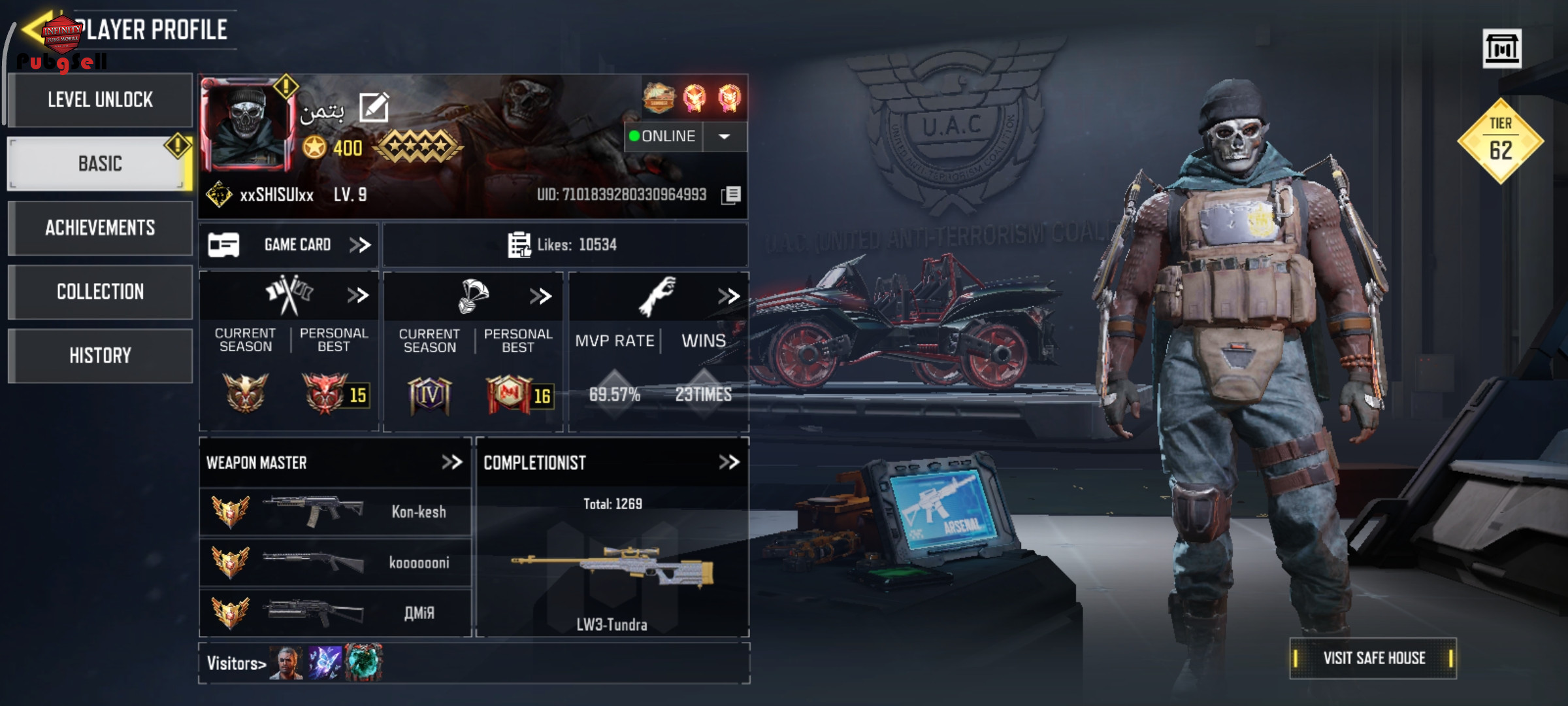Image resolution: width=1568 pixels, height=706 pixels.
Task: Expand the Weapon Master list
Action: (451, 463)
